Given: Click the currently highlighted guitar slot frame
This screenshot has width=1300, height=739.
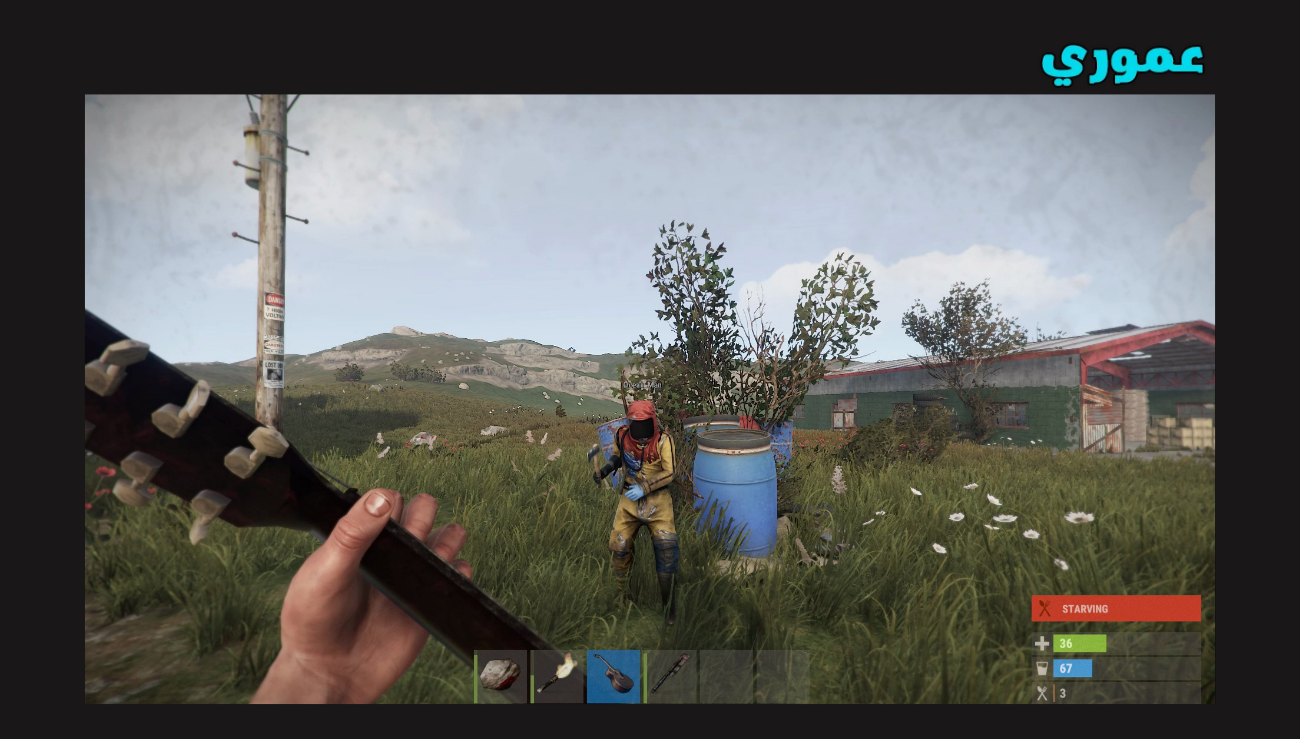Looking at the screenshot, I should pos(614,675).
